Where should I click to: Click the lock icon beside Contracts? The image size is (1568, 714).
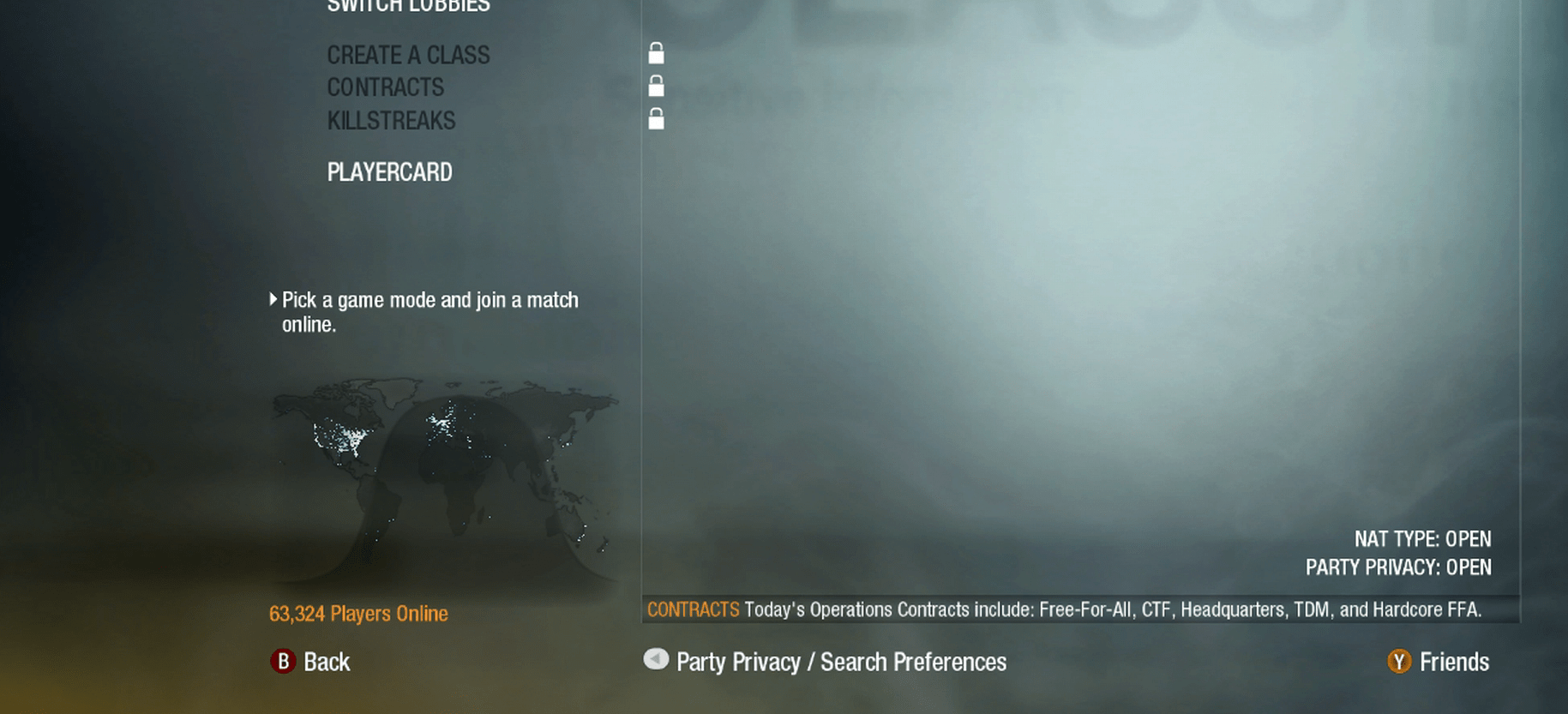pyautogui.click(x=656, y=86)
